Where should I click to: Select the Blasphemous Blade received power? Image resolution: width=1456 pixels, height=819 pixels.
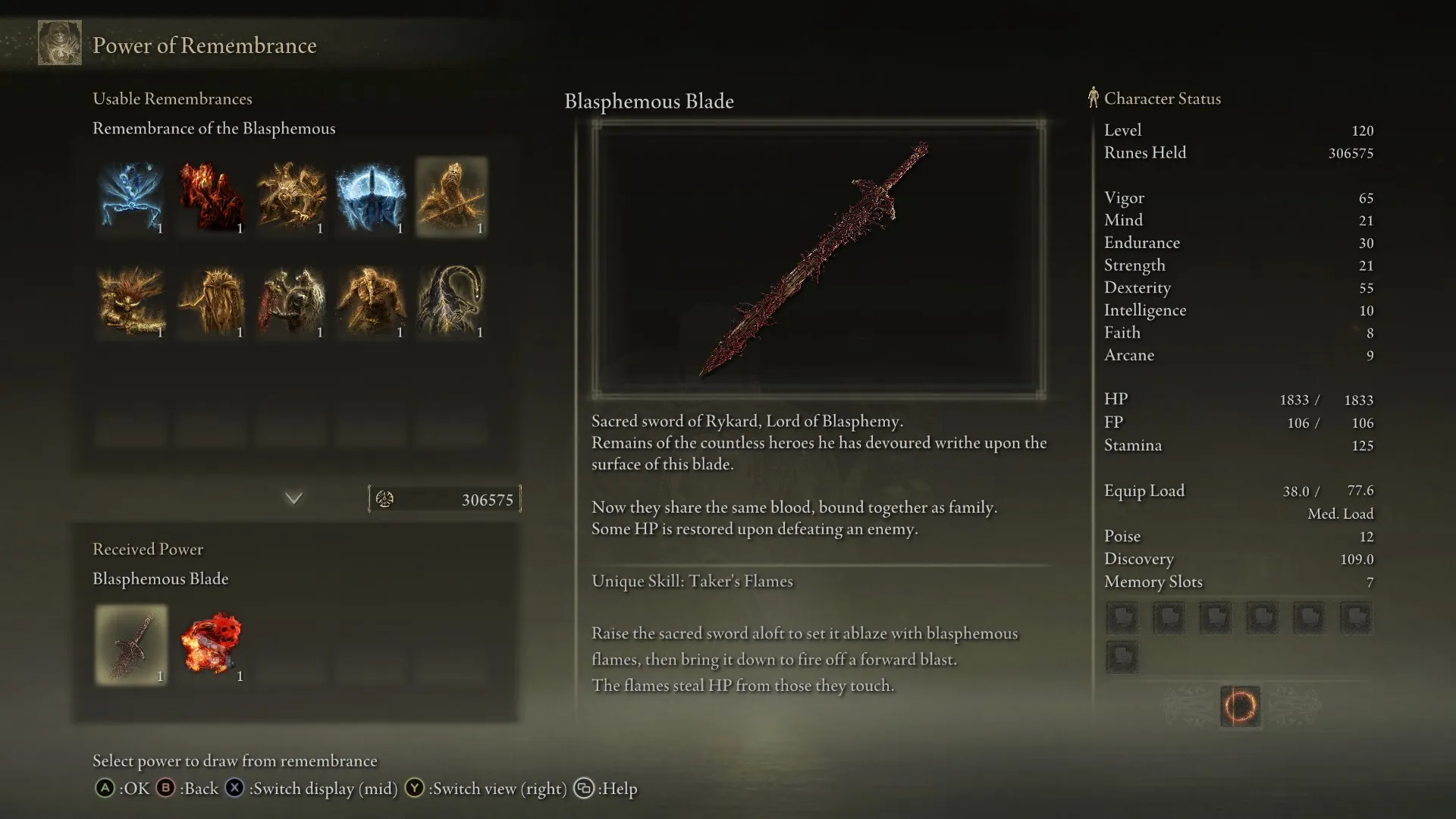pos(131,645)
